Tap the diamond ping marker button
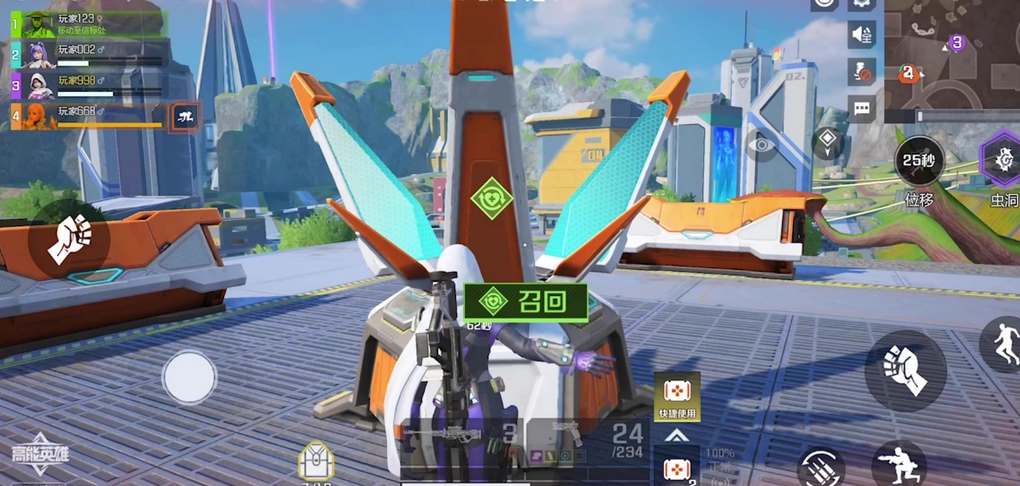1020x486 pixels. coord(828,142)
